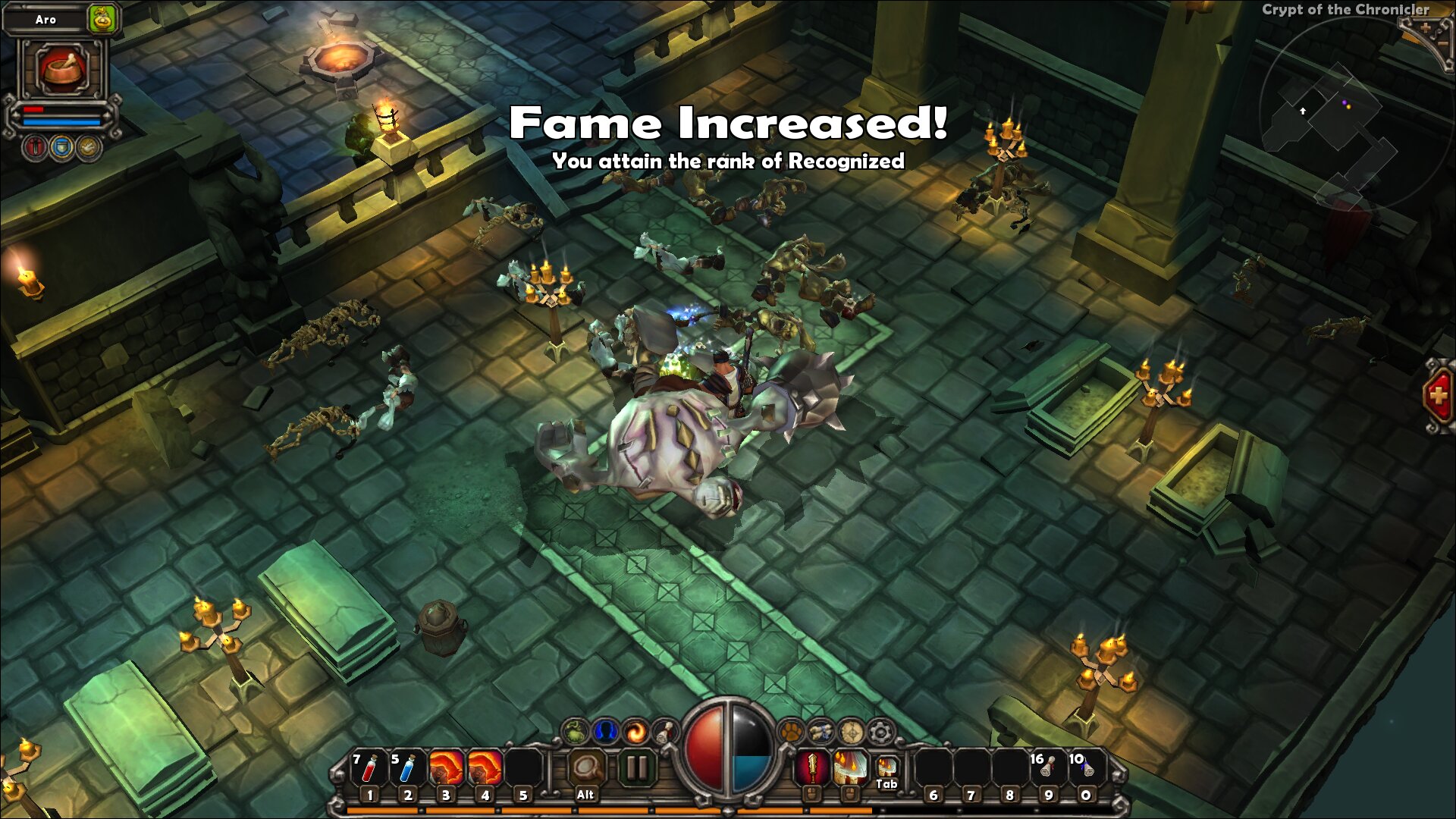Image resolution: width=1456 pixels, height=819 pixels.
Task: Activate the fiery fist skill in slot 3
Action: pyautogui.click(x=446, y=769)
